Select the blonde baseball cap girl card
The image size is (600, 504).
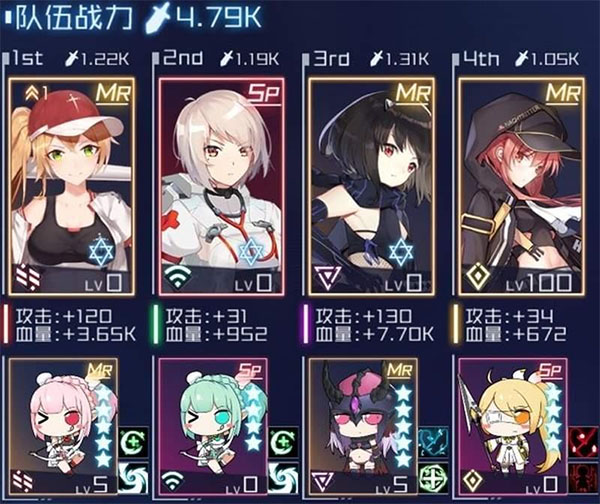pos(71,185)
